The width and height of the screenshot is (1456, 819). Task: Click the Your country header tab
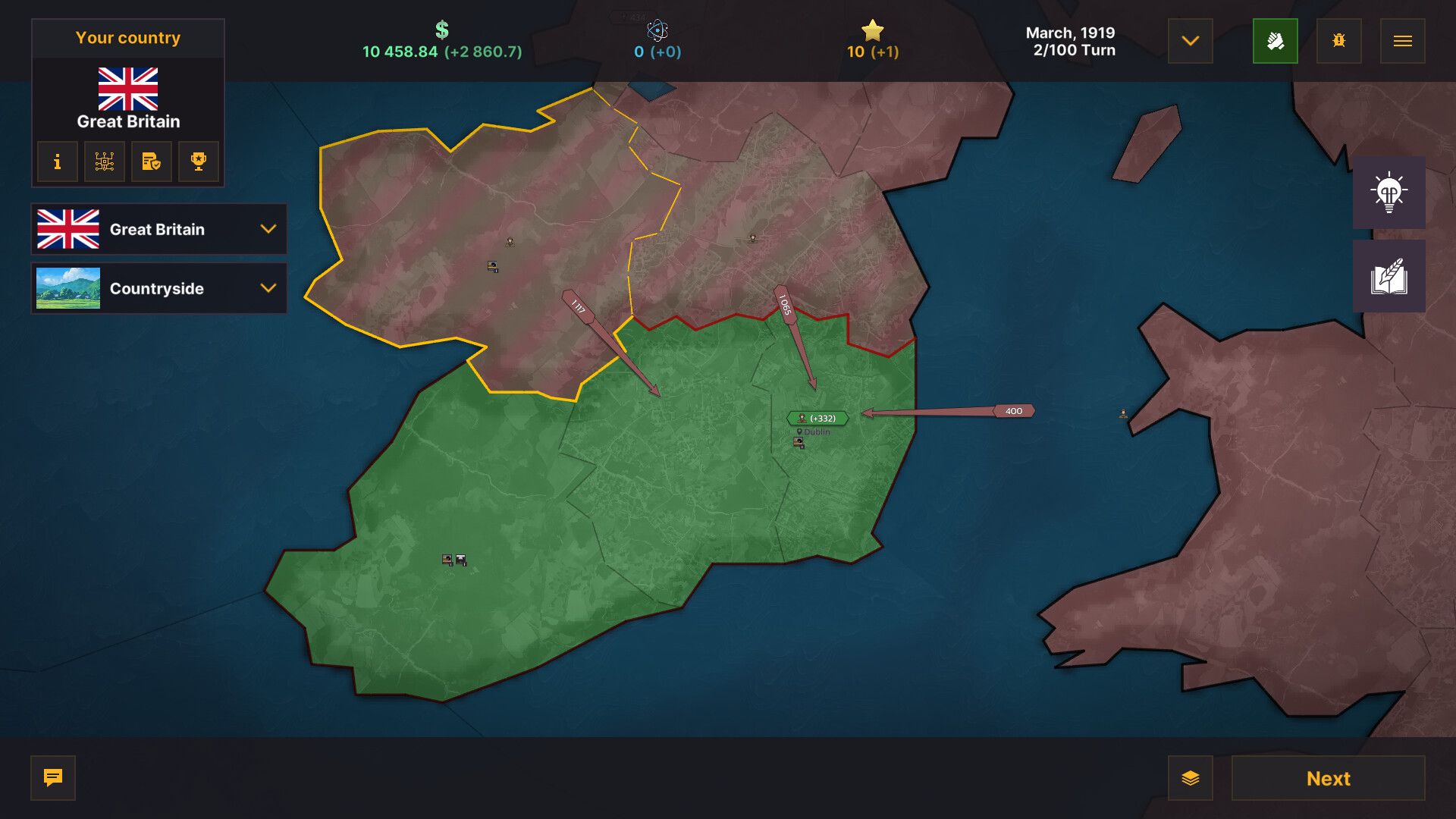click(x=127, y=37)
